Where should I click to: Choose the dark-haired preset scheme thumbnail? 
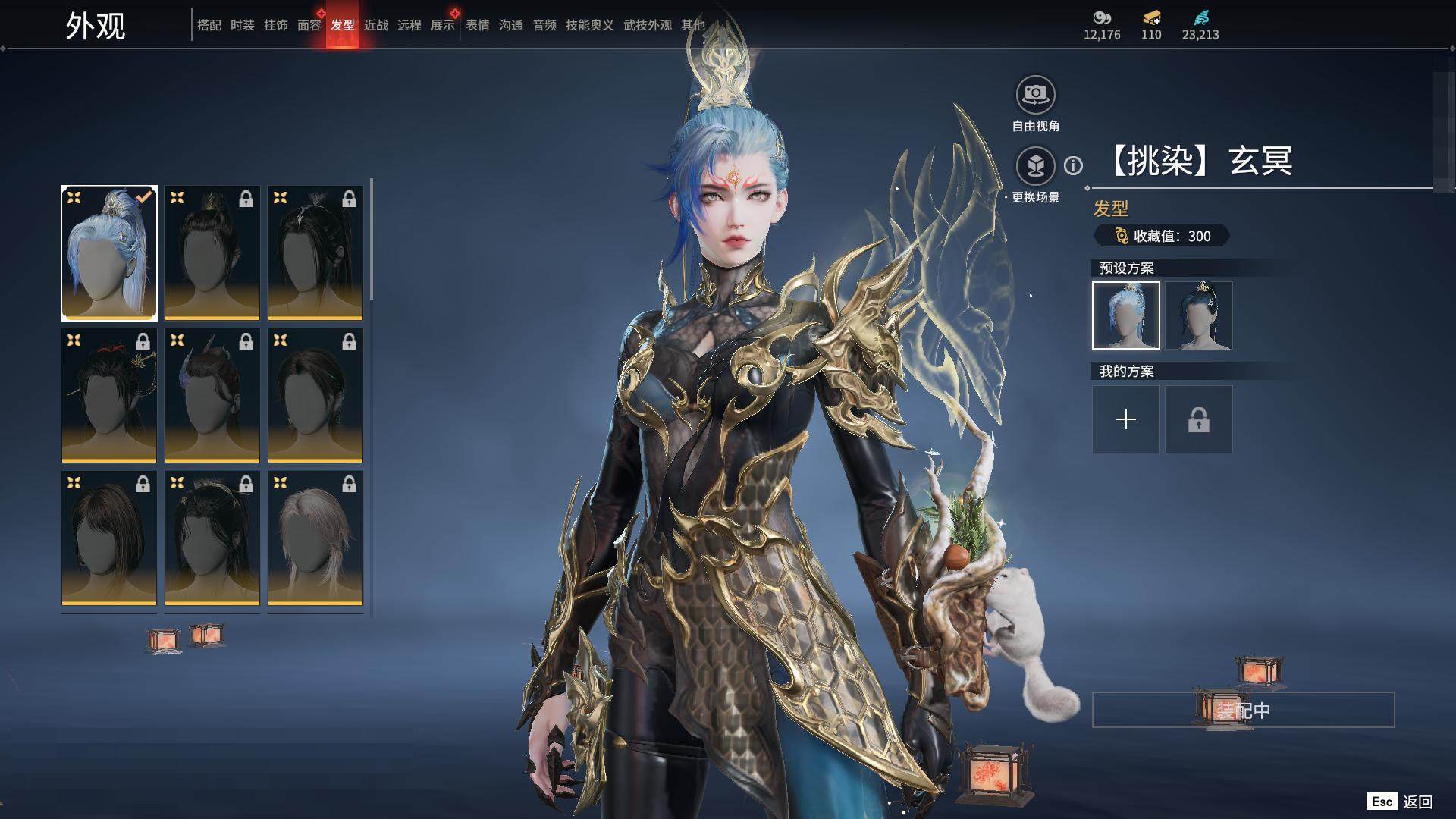tap(1198, 315)
